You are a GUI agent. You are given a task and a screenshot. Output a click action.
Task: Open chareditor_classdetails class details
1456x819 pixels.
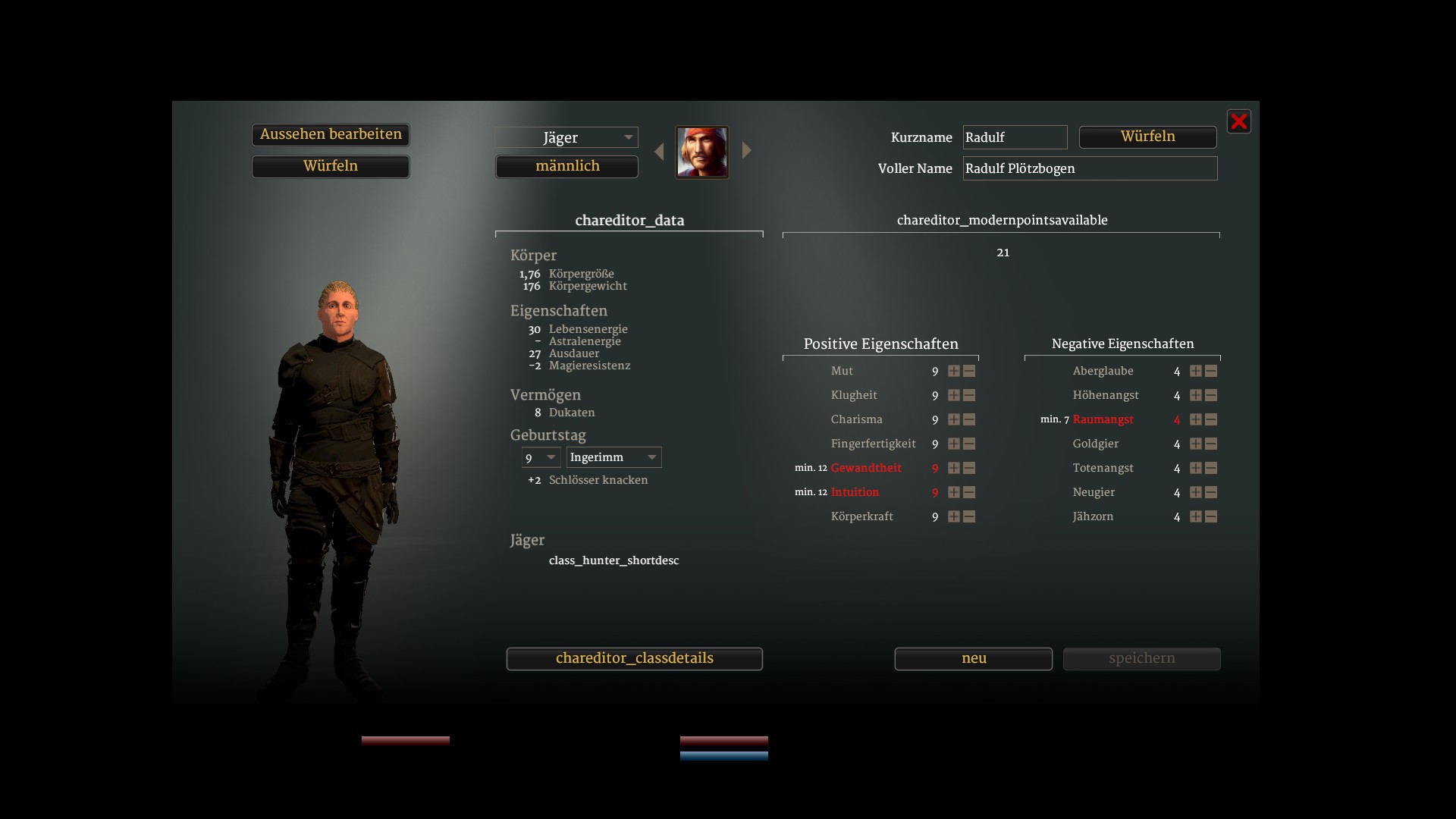[634, 659]
